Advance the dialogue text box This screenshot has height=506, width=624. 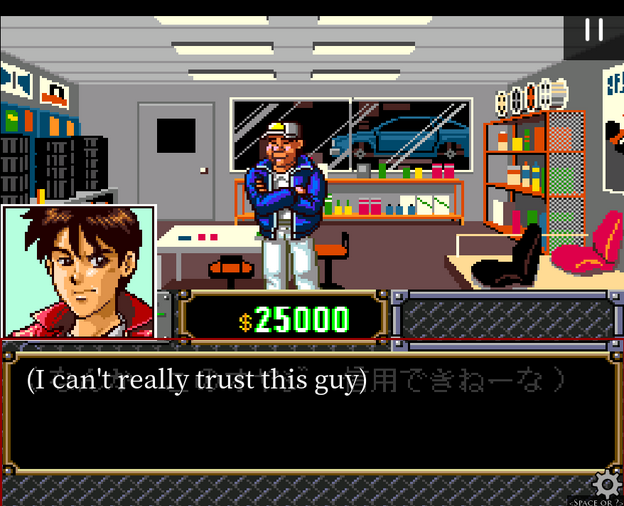click(310, 411)
